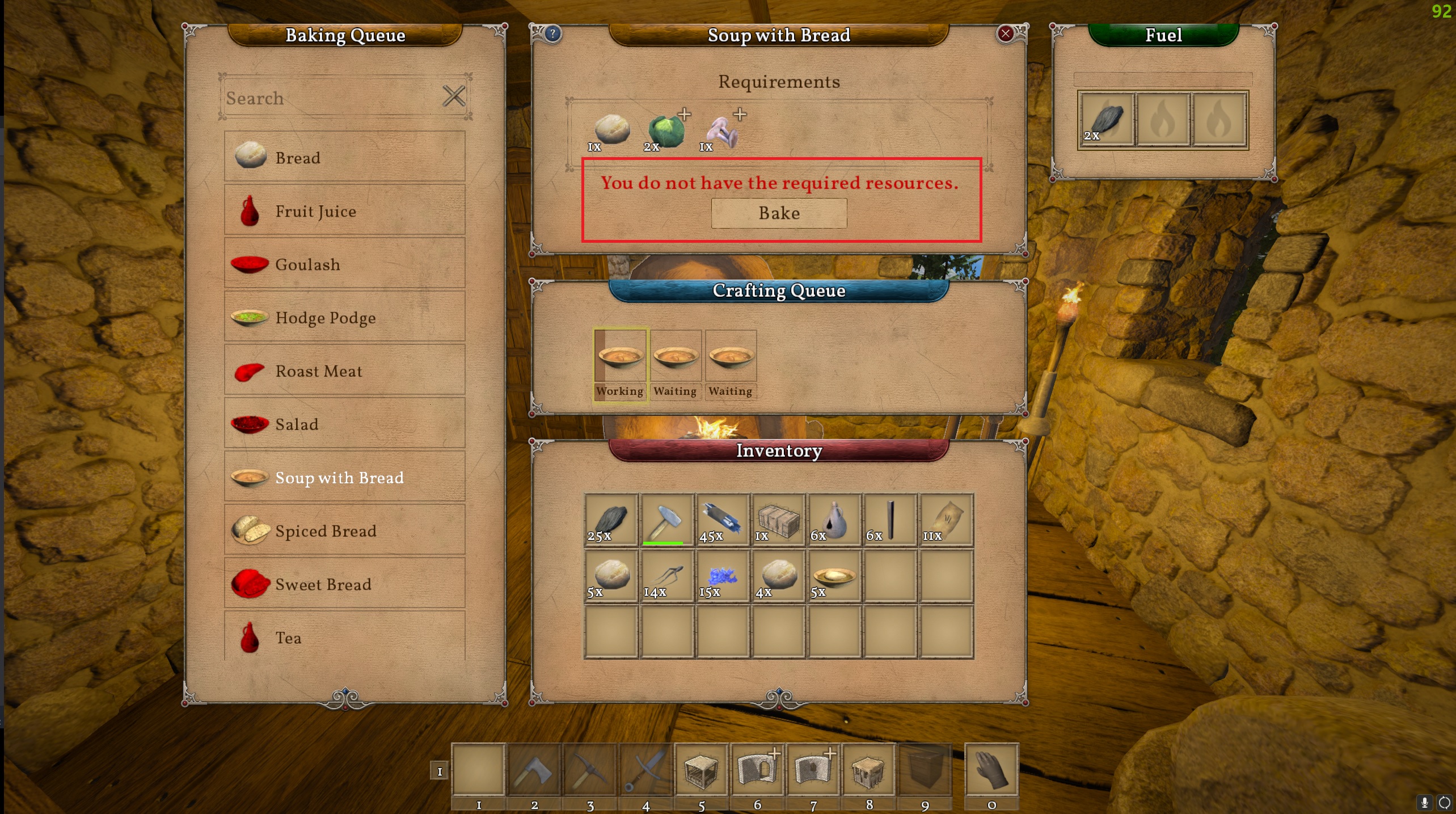Choose the Roast Meat recipe
The image size is (1456, 814).
pyautogui.click(x=344, y=370)
